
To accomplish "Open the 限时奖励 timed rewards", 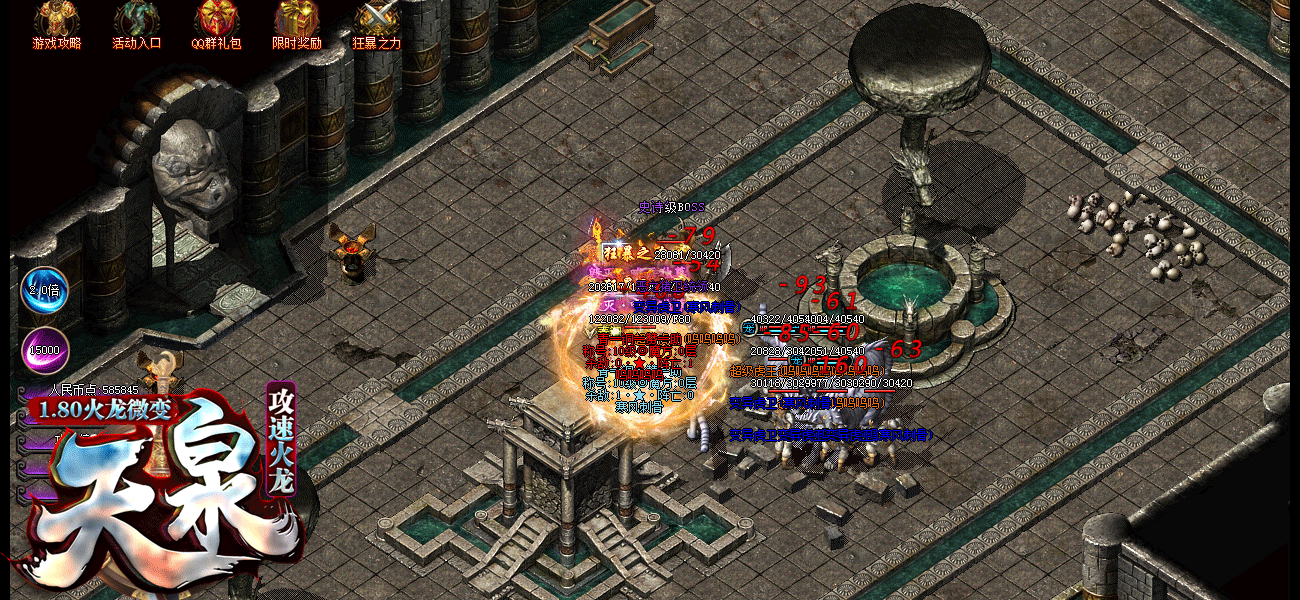I will [x=296, y=24].
